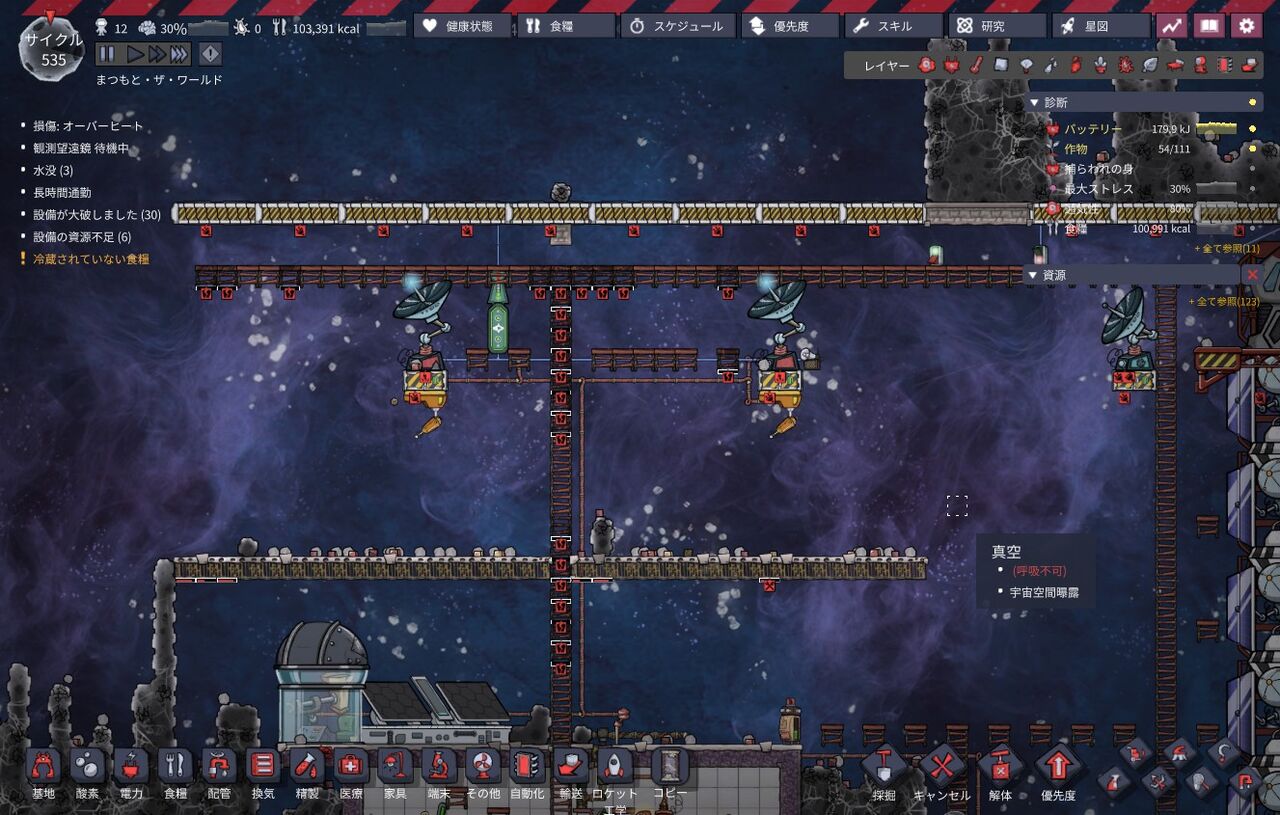The width and height of the screenshot is (1280, 815).
Task: Close the 資源 panel with the X
Action: [1251, 274]
